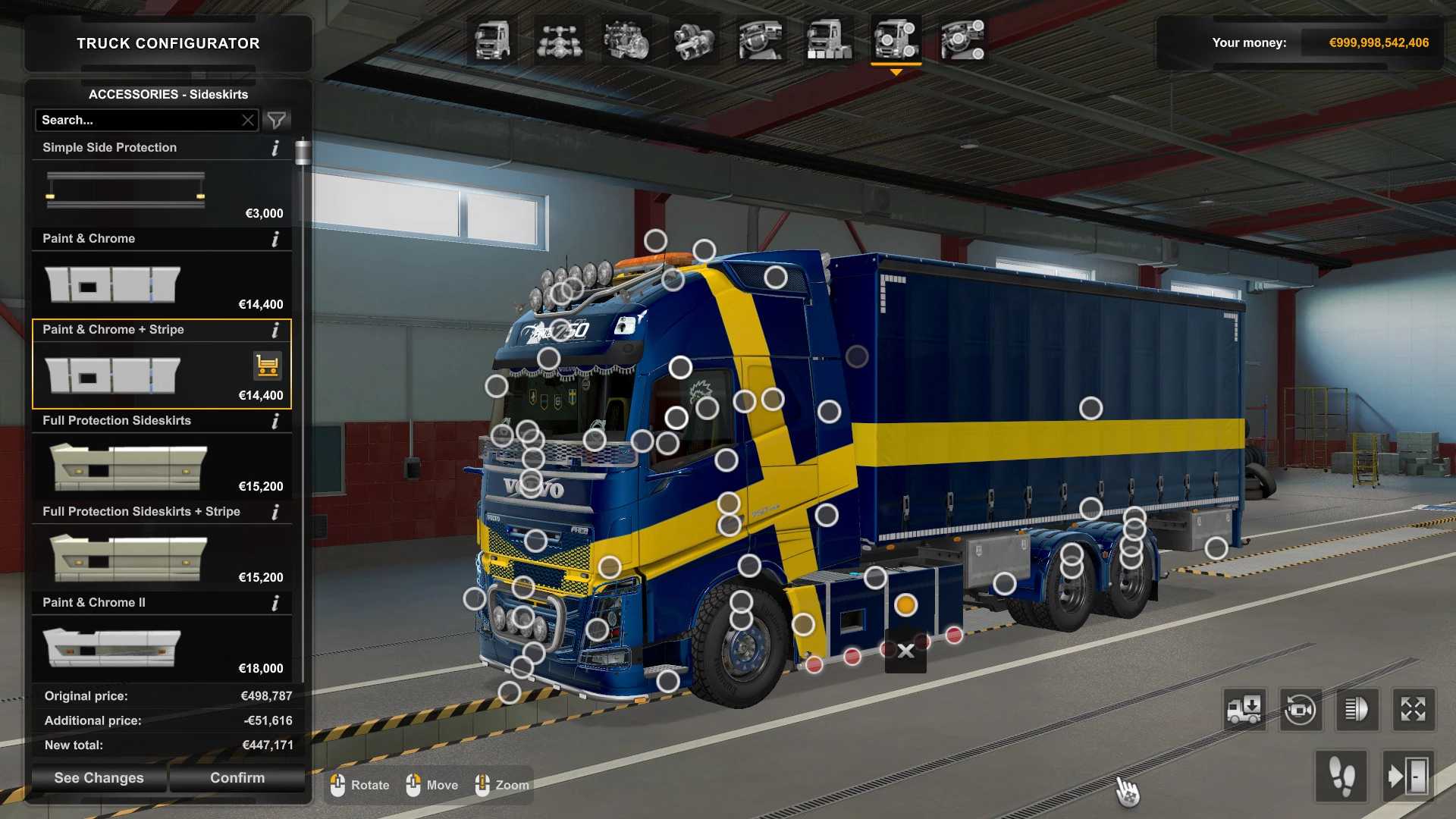Toggle the headlight preview icon
The image size is (1456, 819).
click(1356, 710)
